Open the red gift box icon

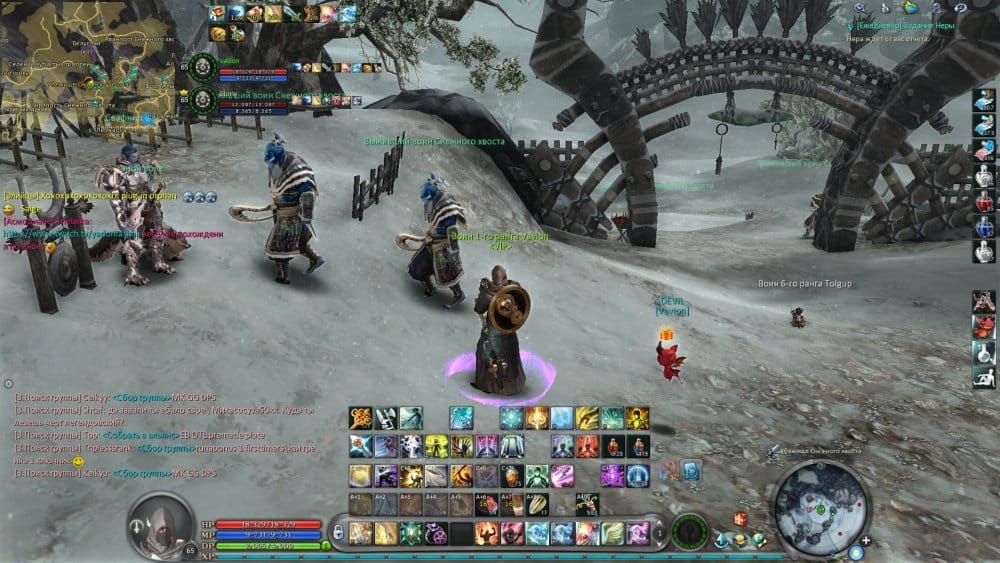coord(741,519)
